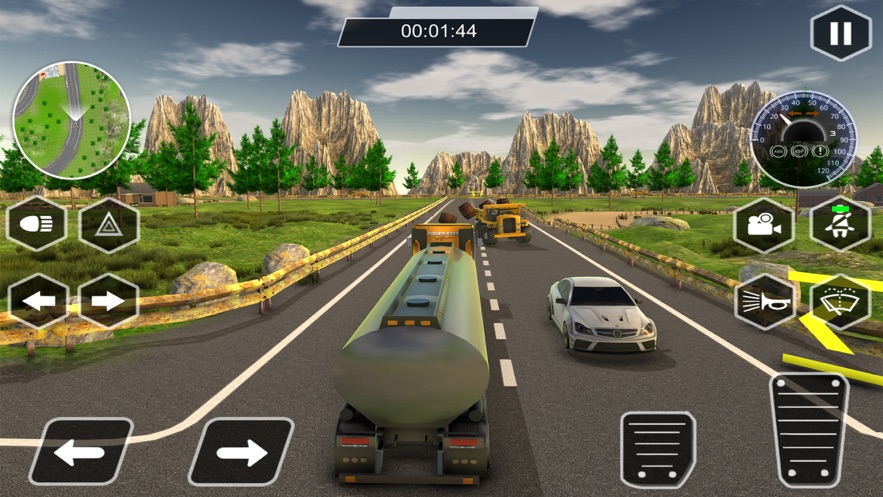
Task: Toggle the headlights hexagon button
Action: tap(37, 225)
